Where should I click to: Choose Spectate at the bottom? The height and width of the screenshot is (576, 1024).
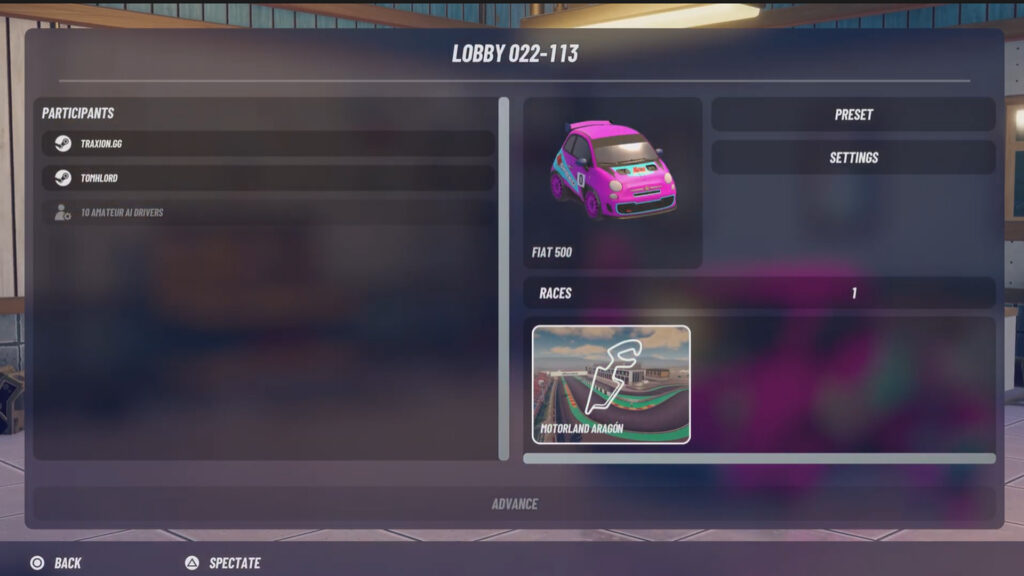tap(223, 563)
